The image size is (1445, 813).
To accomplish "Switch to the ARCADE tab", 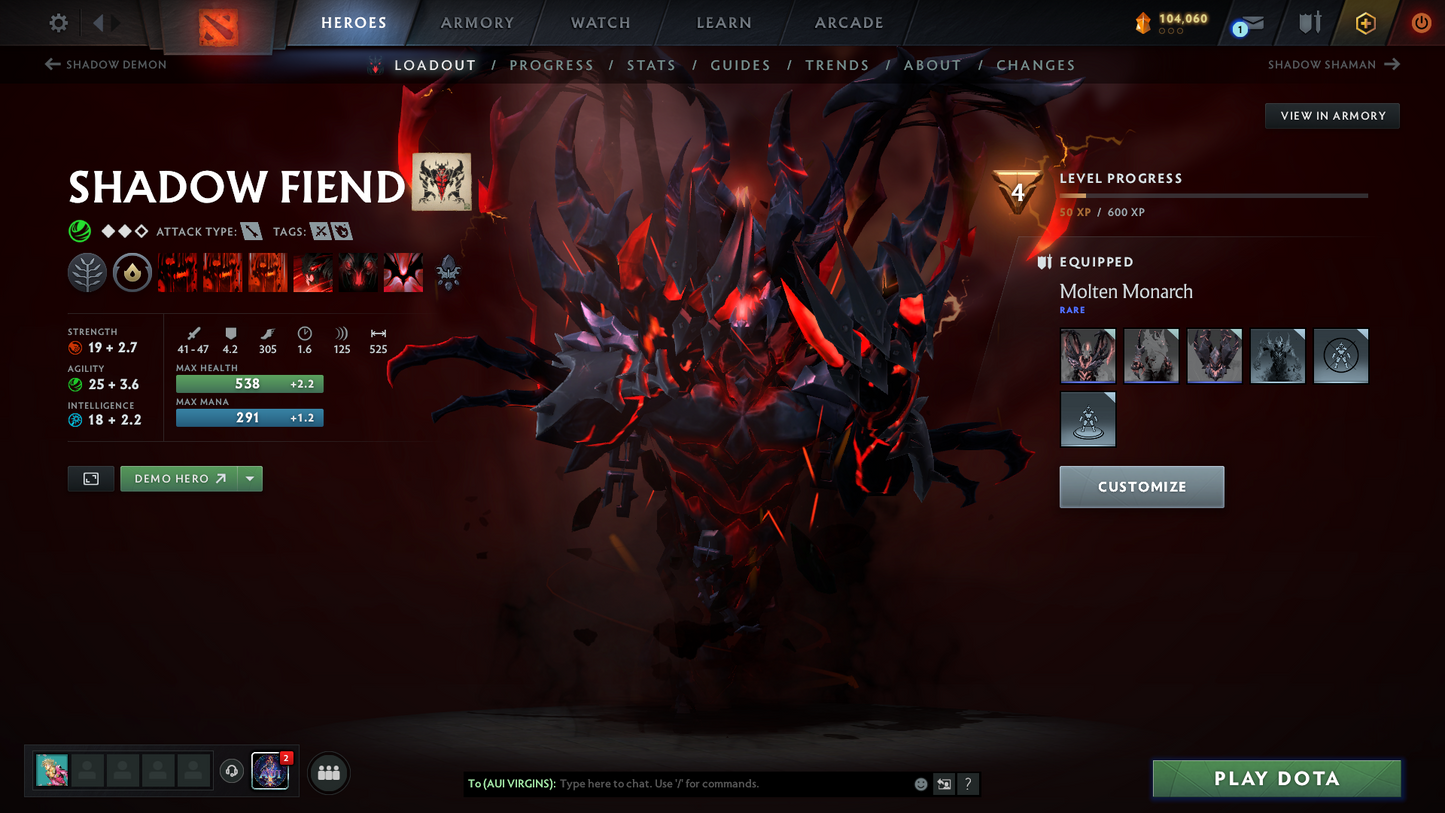I will (848, 22).
